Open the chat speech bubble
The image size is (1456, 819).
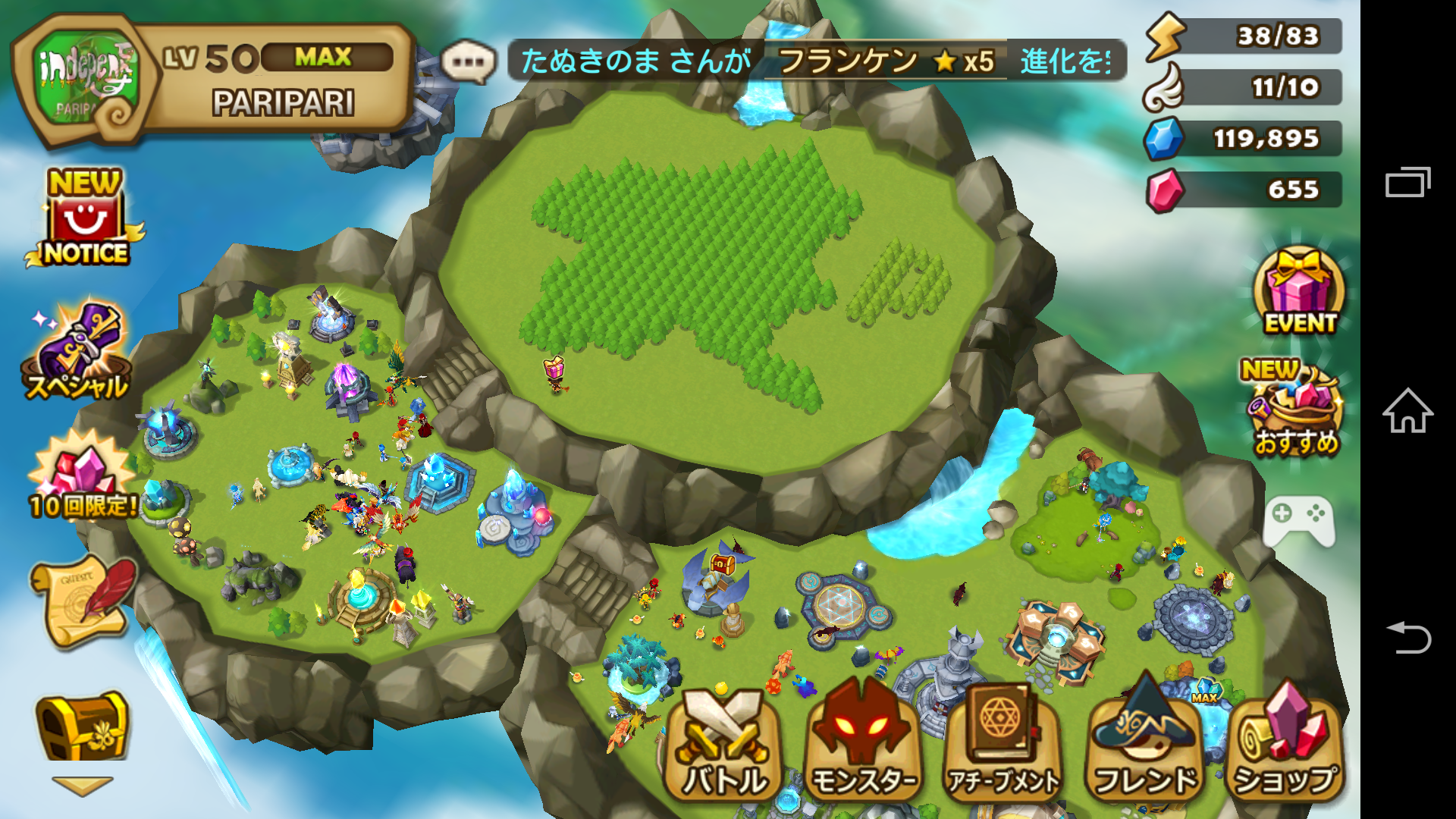pyautogui.click(x=468, y=61)
